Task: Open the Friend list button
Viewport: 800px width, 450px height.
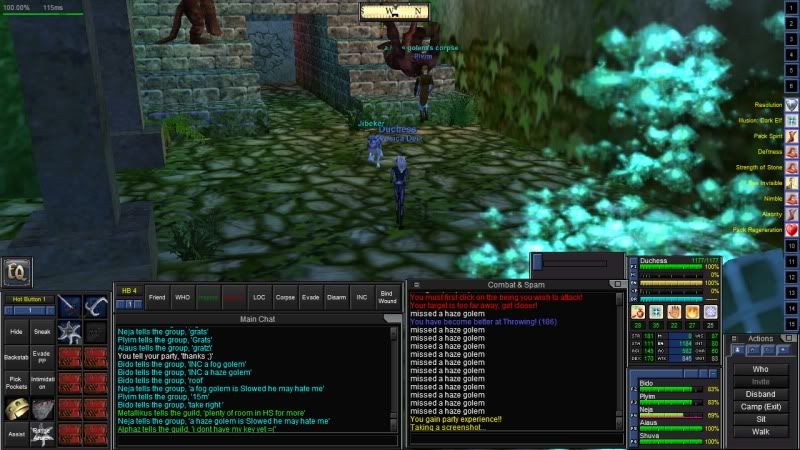Action: tap(157, 297)
